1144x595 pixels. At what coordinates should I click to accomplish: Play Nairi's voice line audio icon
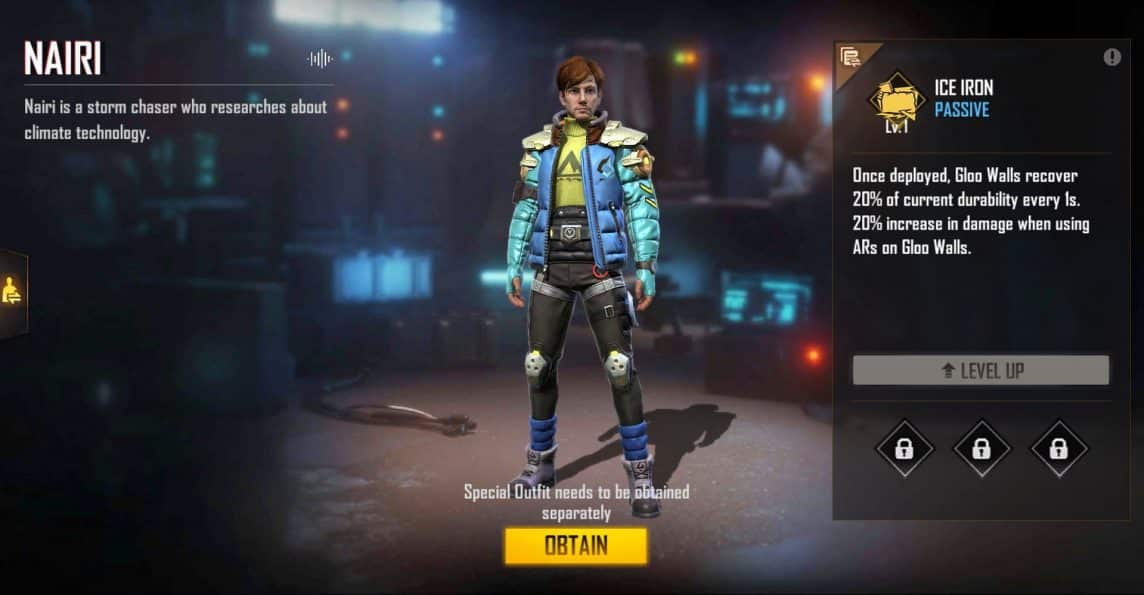coord(319,59)
